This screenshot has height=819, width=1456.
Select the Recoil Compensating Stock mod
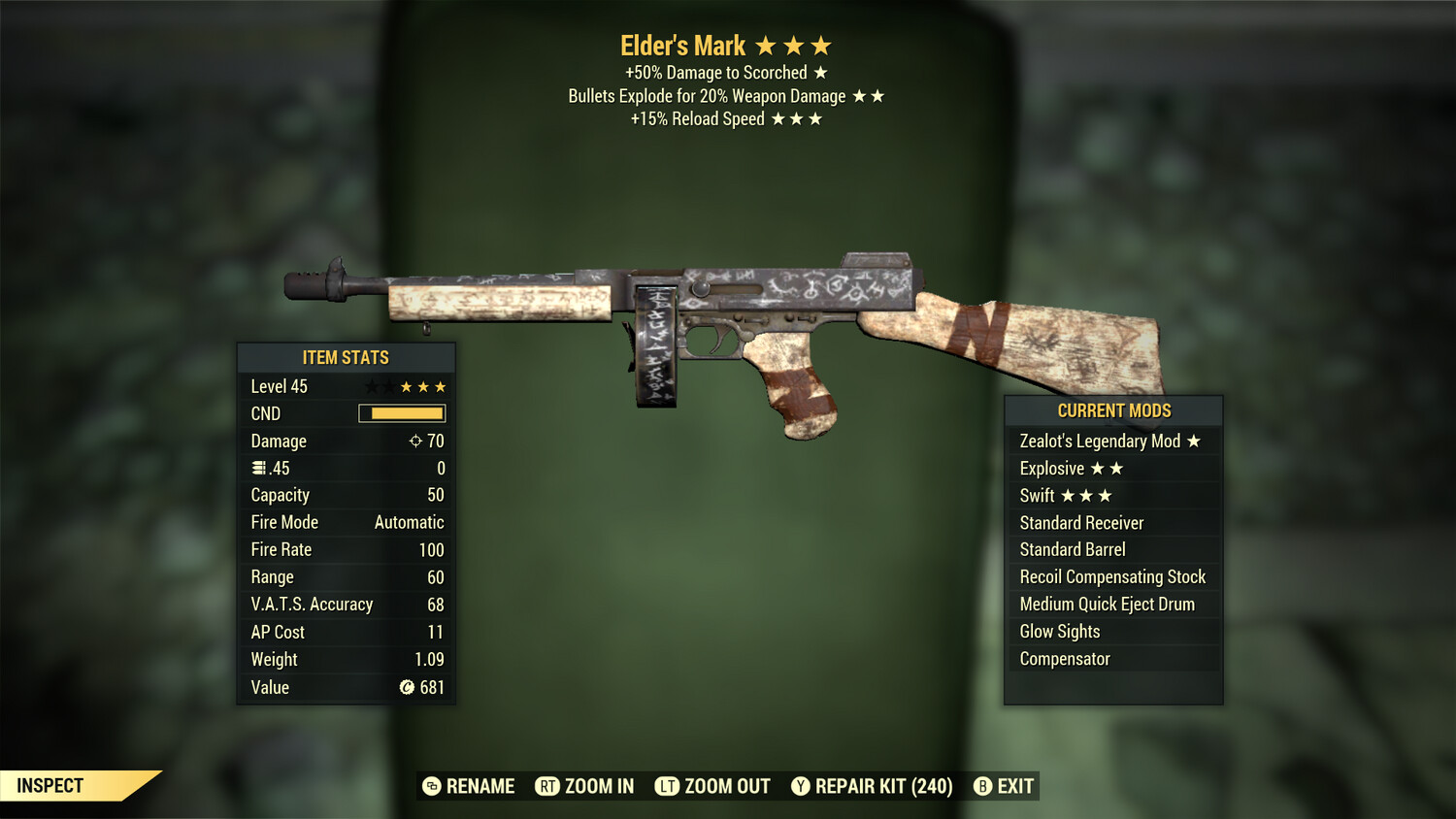pos(1112,576)
